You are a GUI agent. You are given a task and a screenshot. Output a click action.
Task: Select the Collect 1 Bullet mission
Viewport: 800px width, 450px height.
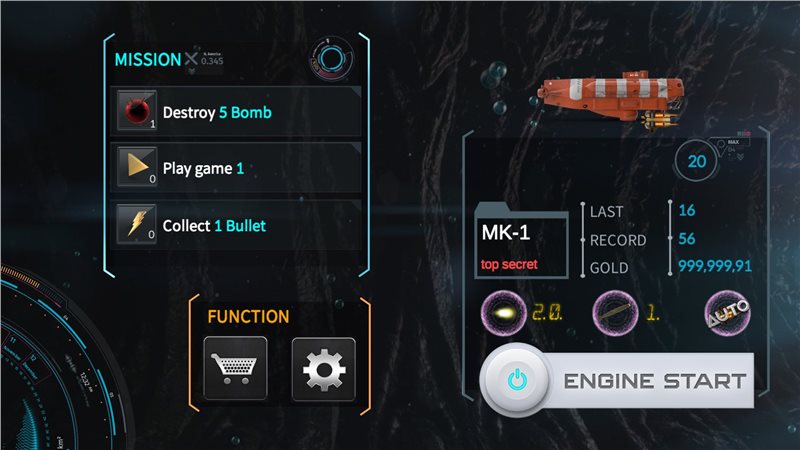(x=236, y=225)
